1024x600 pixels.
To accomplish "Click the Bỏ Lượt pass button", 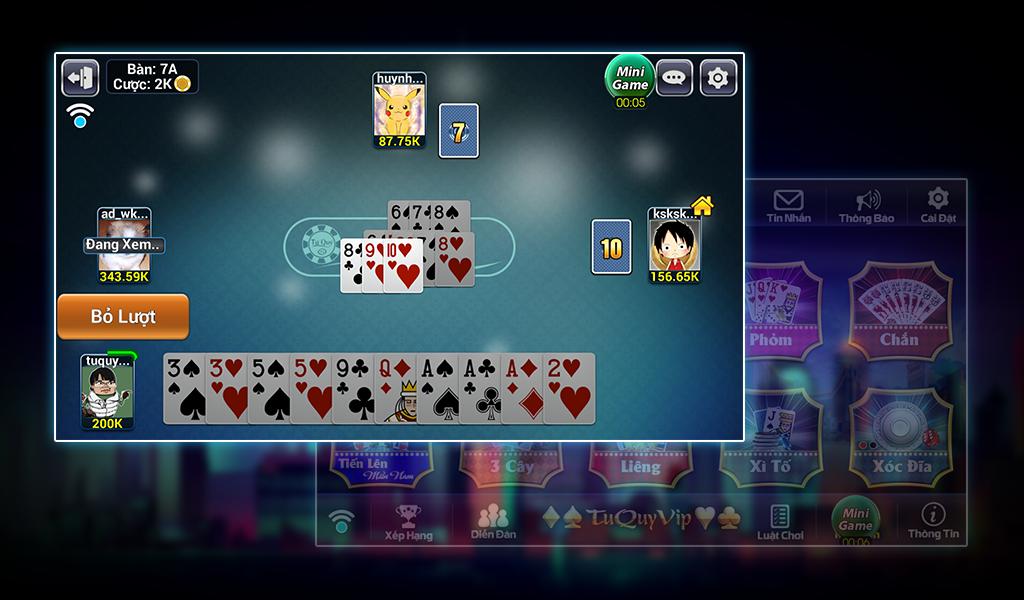I will click(x=123, y=316).
